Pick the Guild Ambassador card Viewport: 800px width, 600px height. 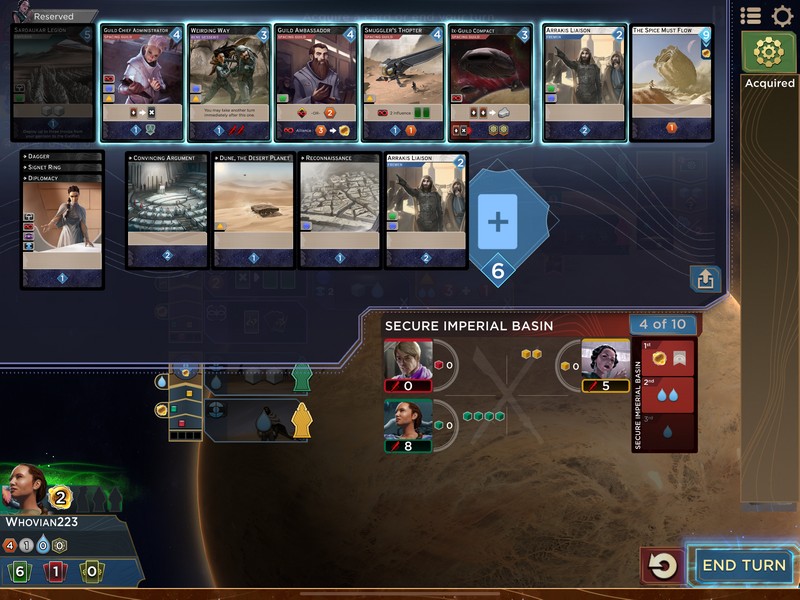[315, 82]
